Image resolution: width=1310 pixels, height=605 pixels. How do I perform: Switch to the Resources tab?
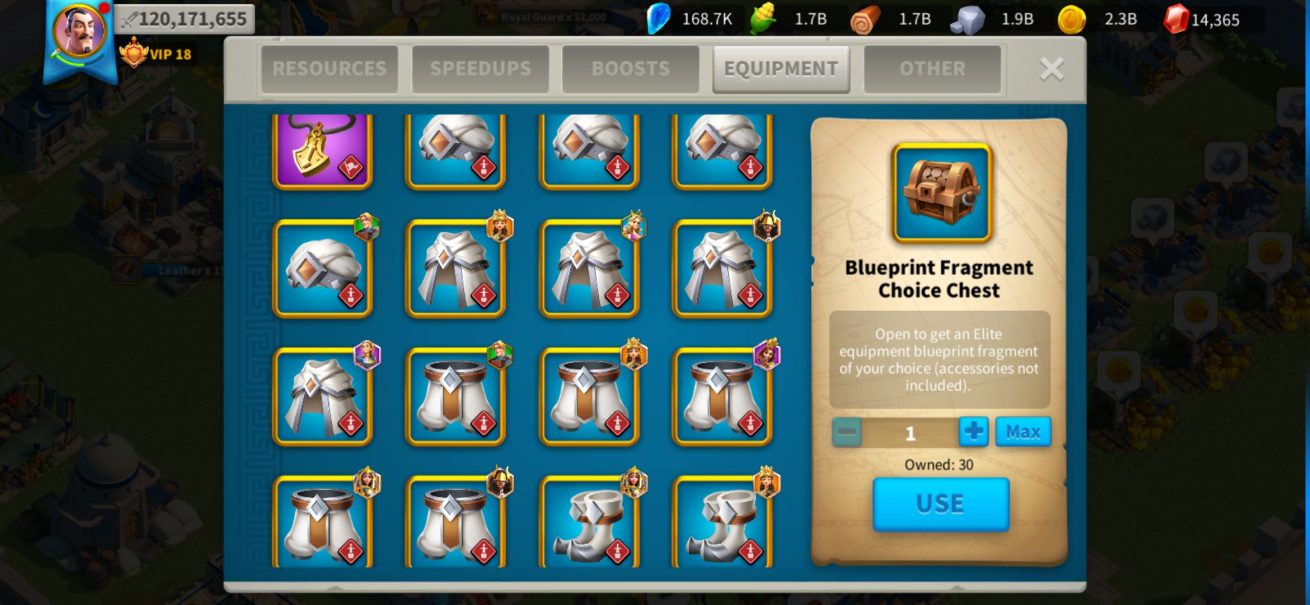click(329, 69)
